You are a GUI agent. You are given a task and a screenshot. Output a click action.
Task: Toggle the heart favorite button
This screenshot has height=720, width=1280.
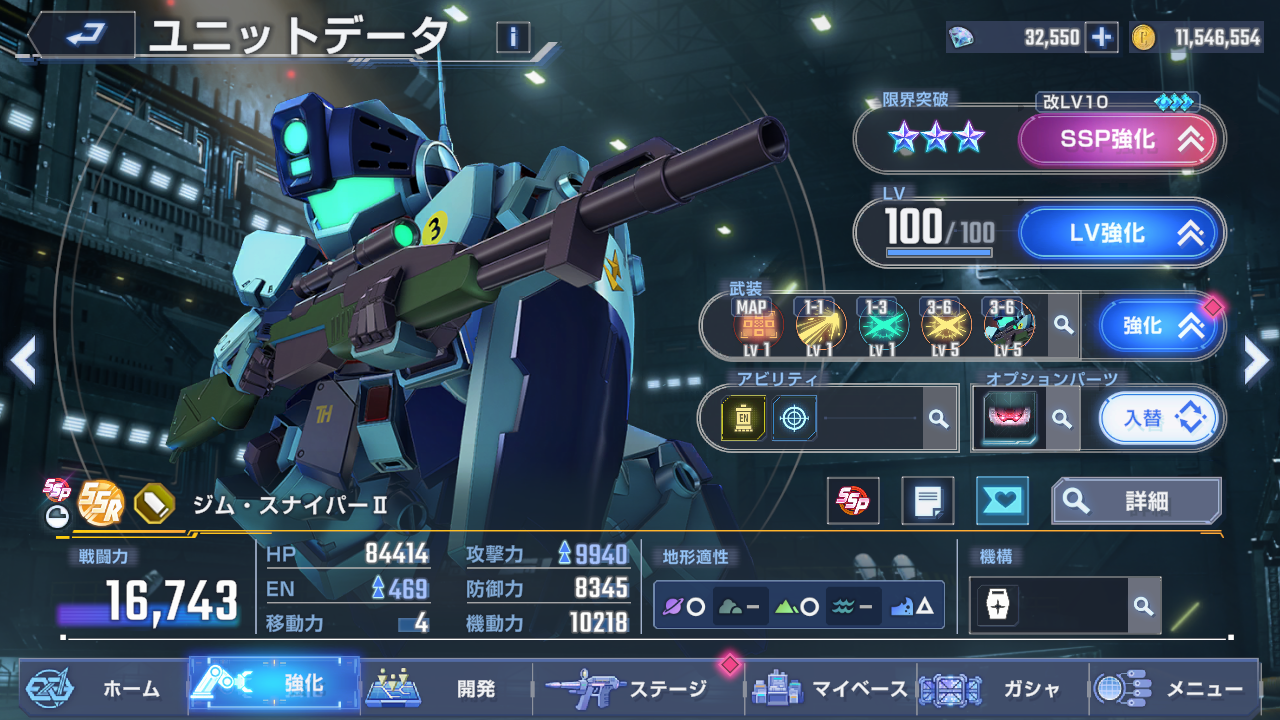1001,501
